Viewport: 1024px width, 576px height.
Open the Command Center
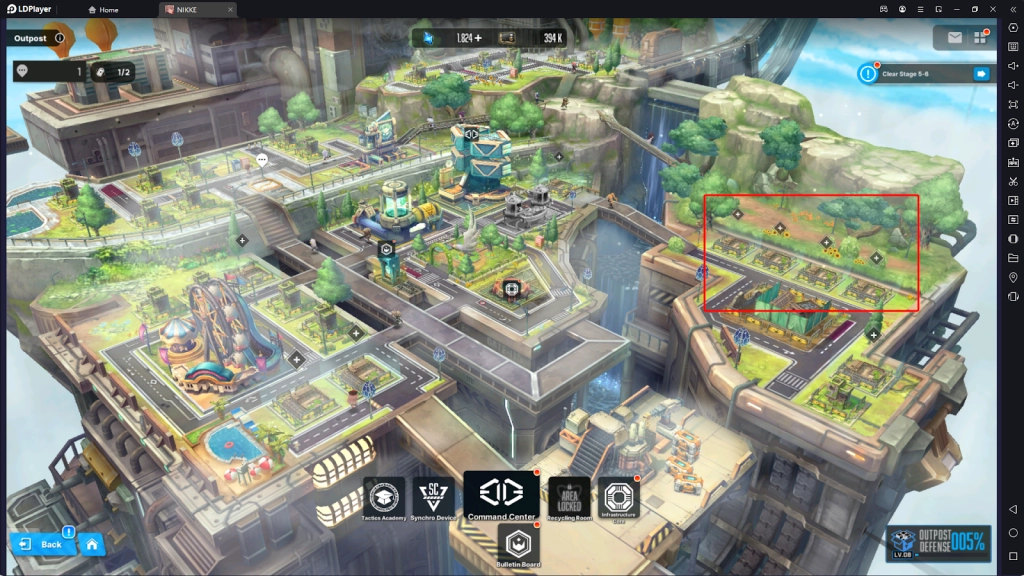coord(501,496)
